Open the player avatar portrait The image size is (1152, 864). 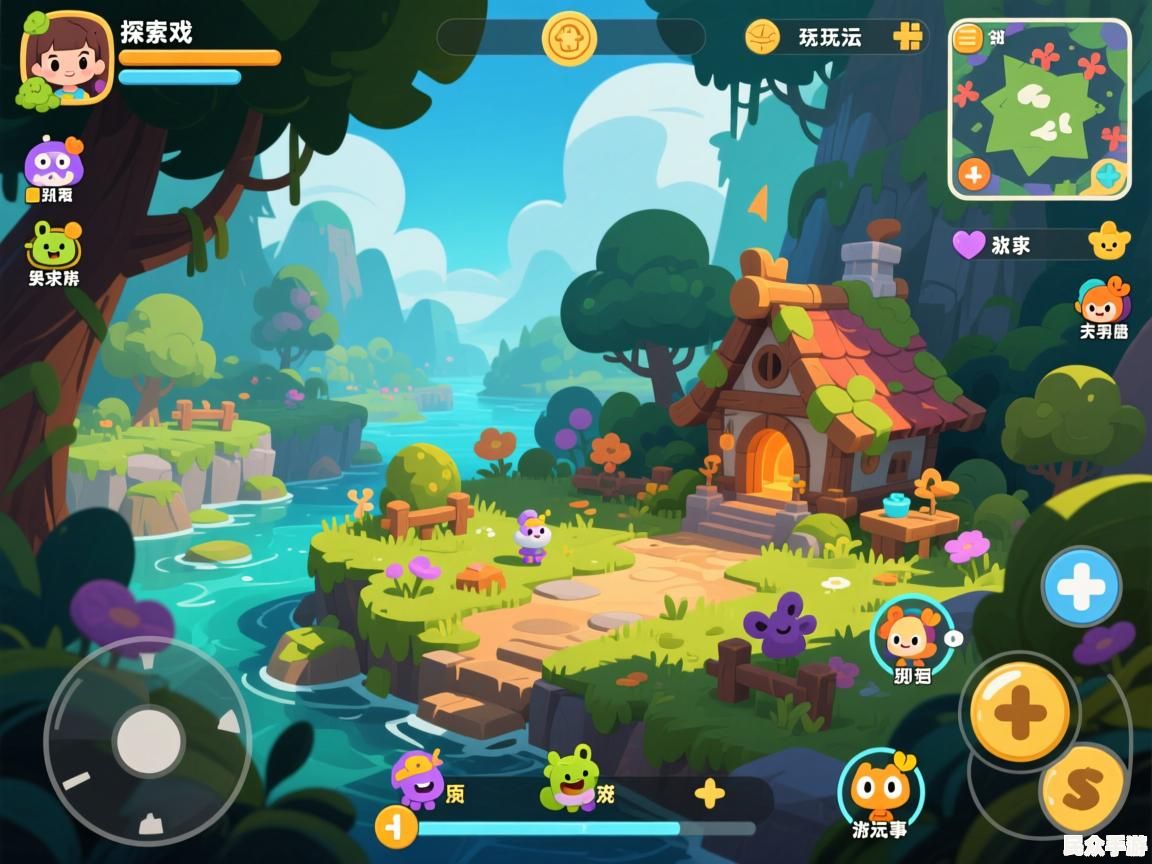pyautogui.click(x=66, y=57)
